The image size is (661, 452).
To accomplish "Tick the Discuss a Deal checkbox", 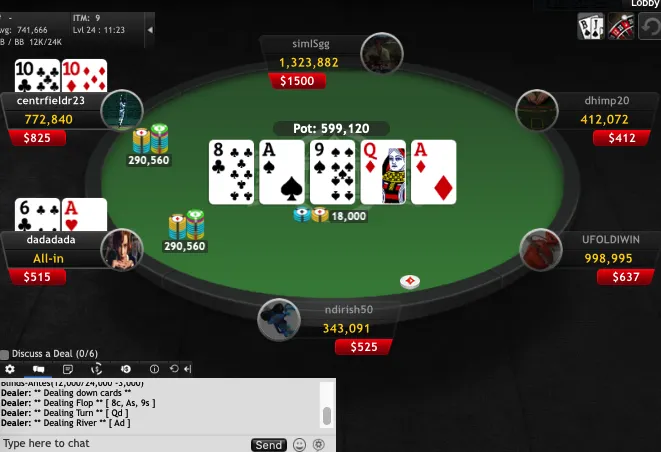I will click(x=5, y=354).
